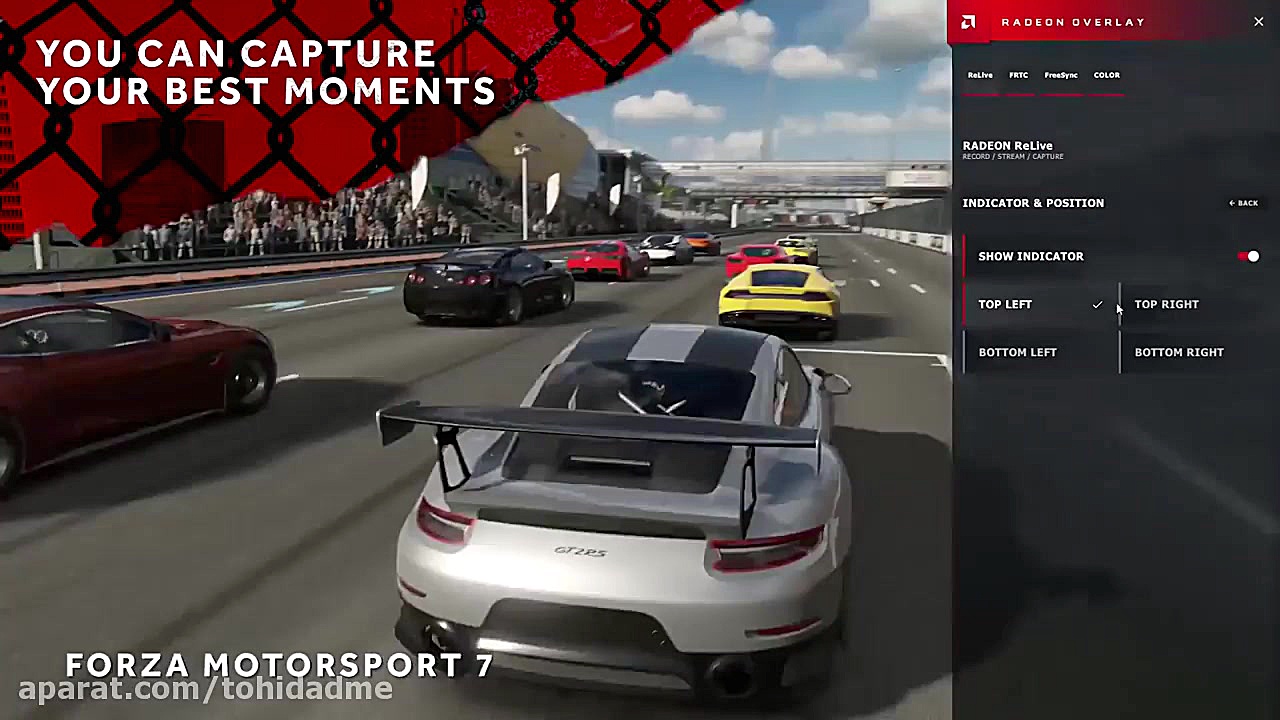This screenshot has width=1280, height=720.
Task: Click the AMD Radeon logo icon
Action: click(x=967, y=21)
